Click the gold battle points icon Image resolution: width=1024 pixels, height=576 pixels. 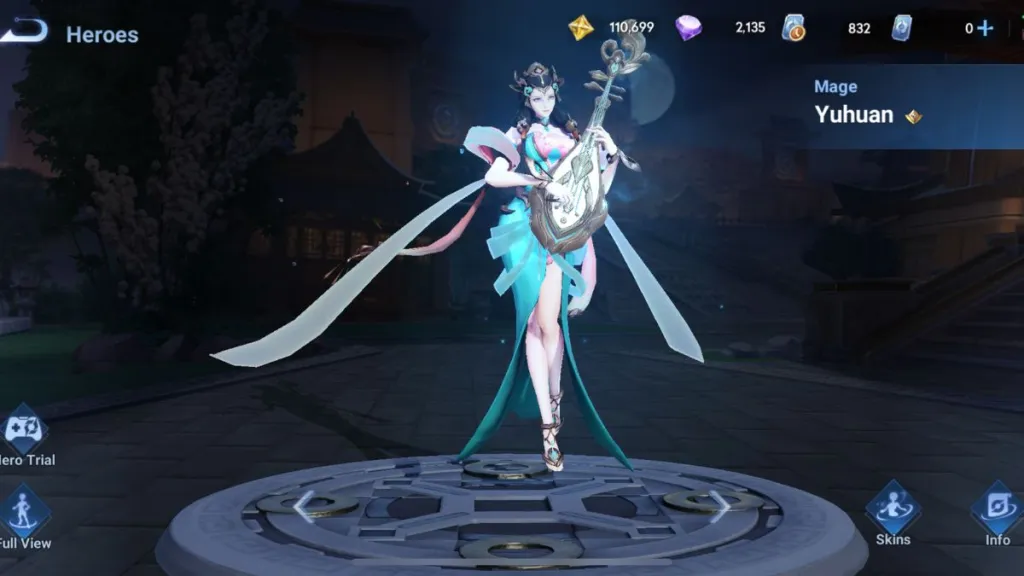pyautogui.click(x=581, y=28)
